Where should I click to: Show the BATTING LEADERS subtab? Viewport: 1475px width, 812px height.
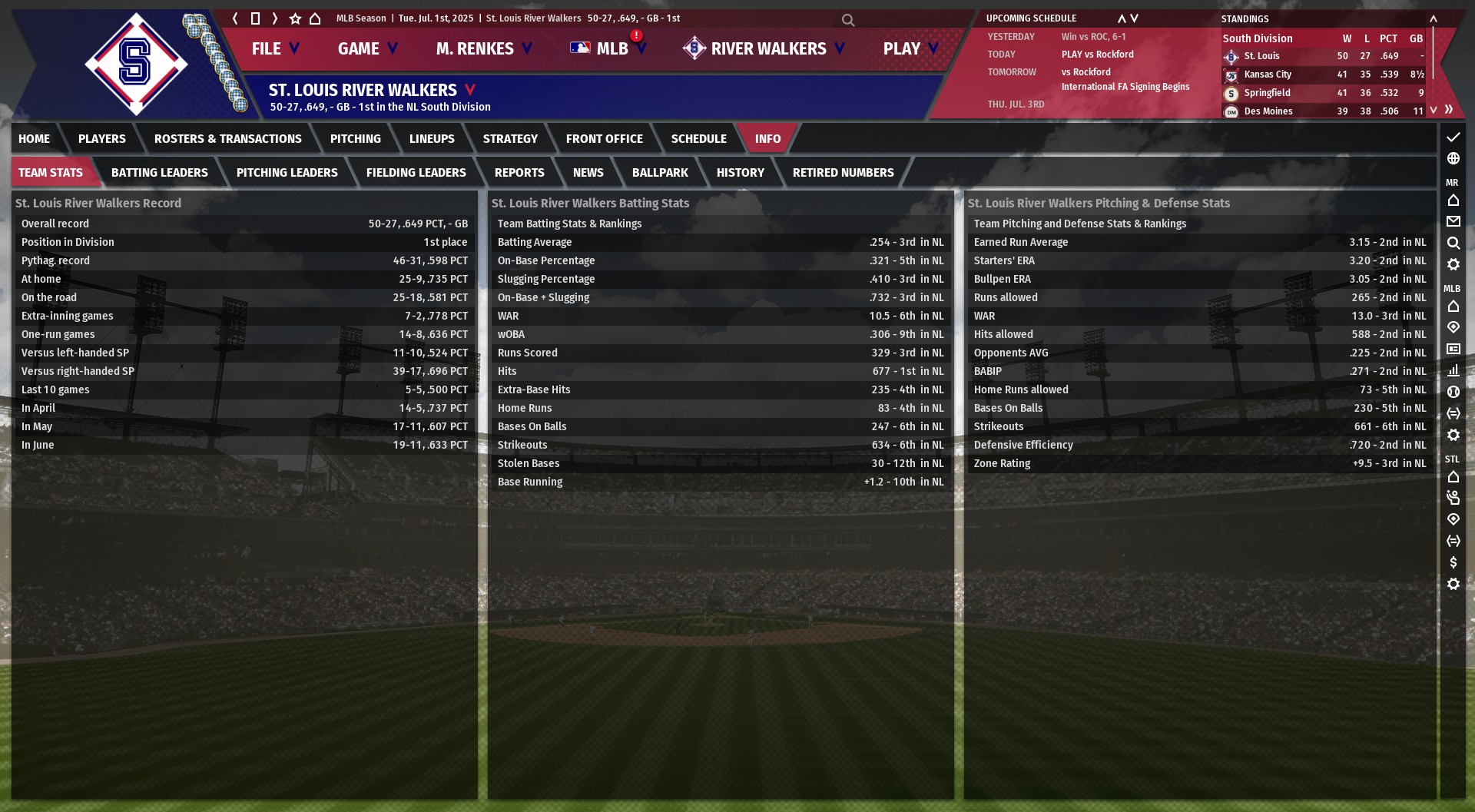pos(159,173)
